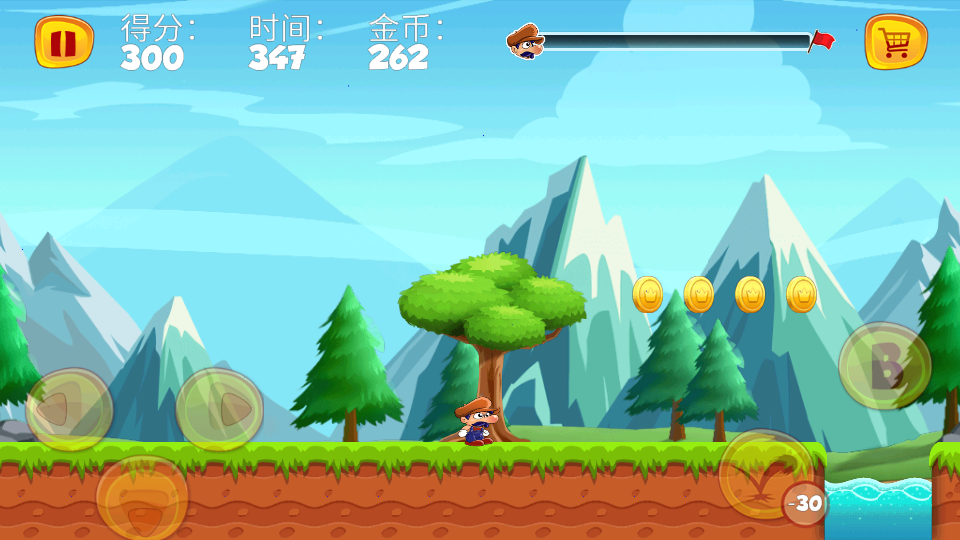
Task: Tap the move-left arrow button
Action: tap(69, 408)
